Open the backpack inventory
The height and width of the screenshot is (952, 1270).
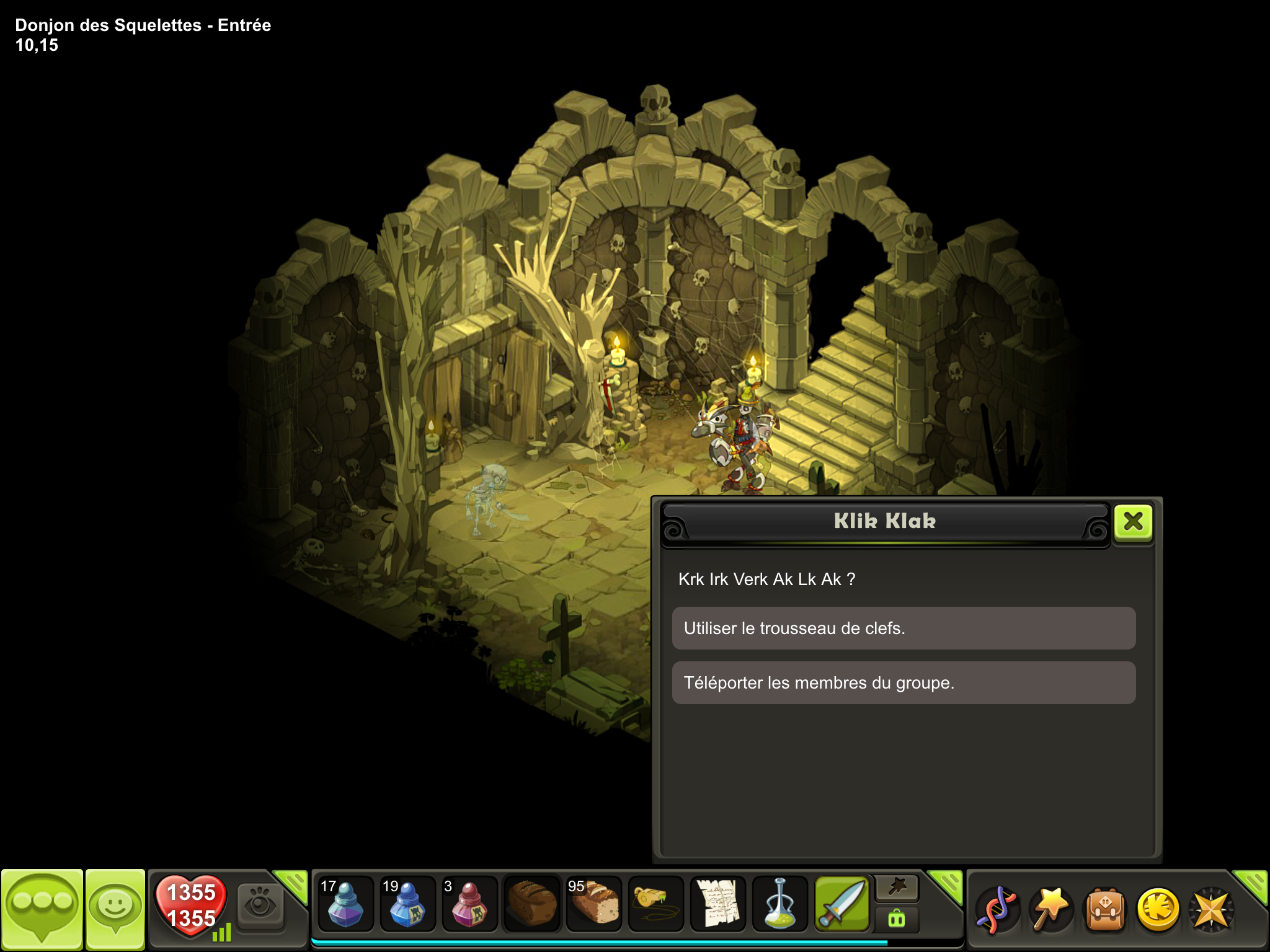tap(1105, 910)
